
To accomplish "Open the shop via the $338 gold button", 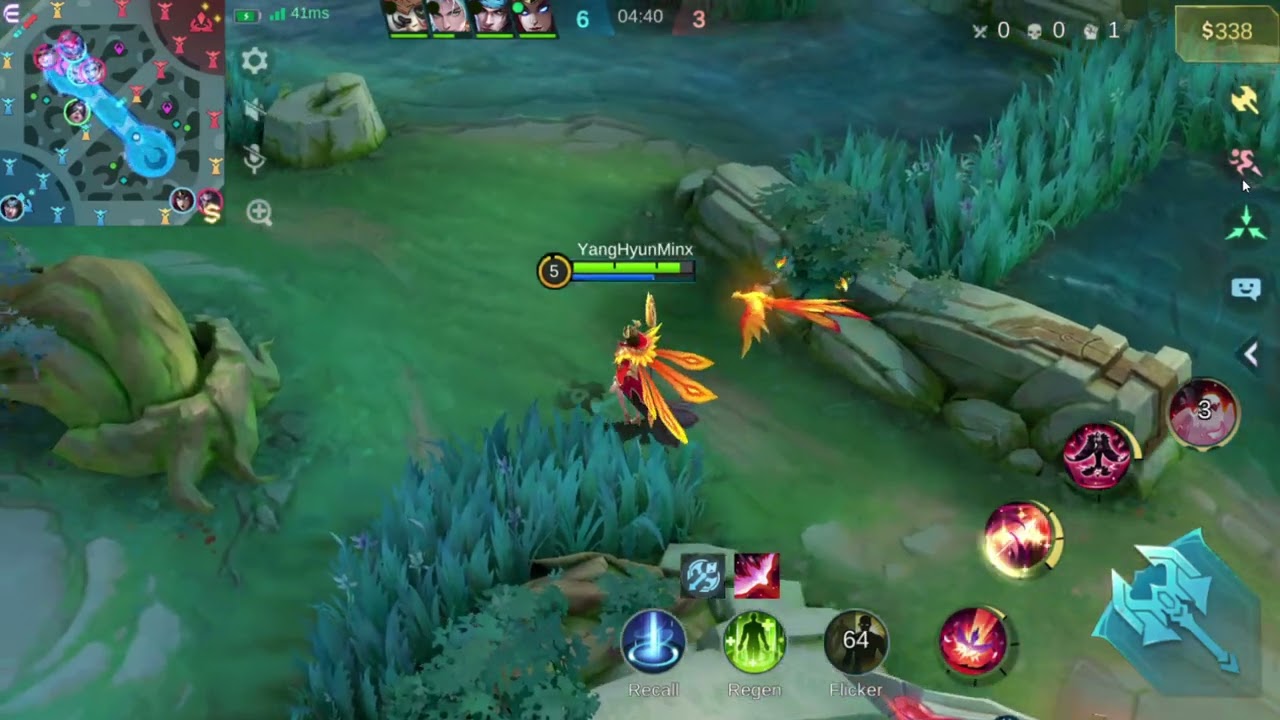I will pos(1226,31).
